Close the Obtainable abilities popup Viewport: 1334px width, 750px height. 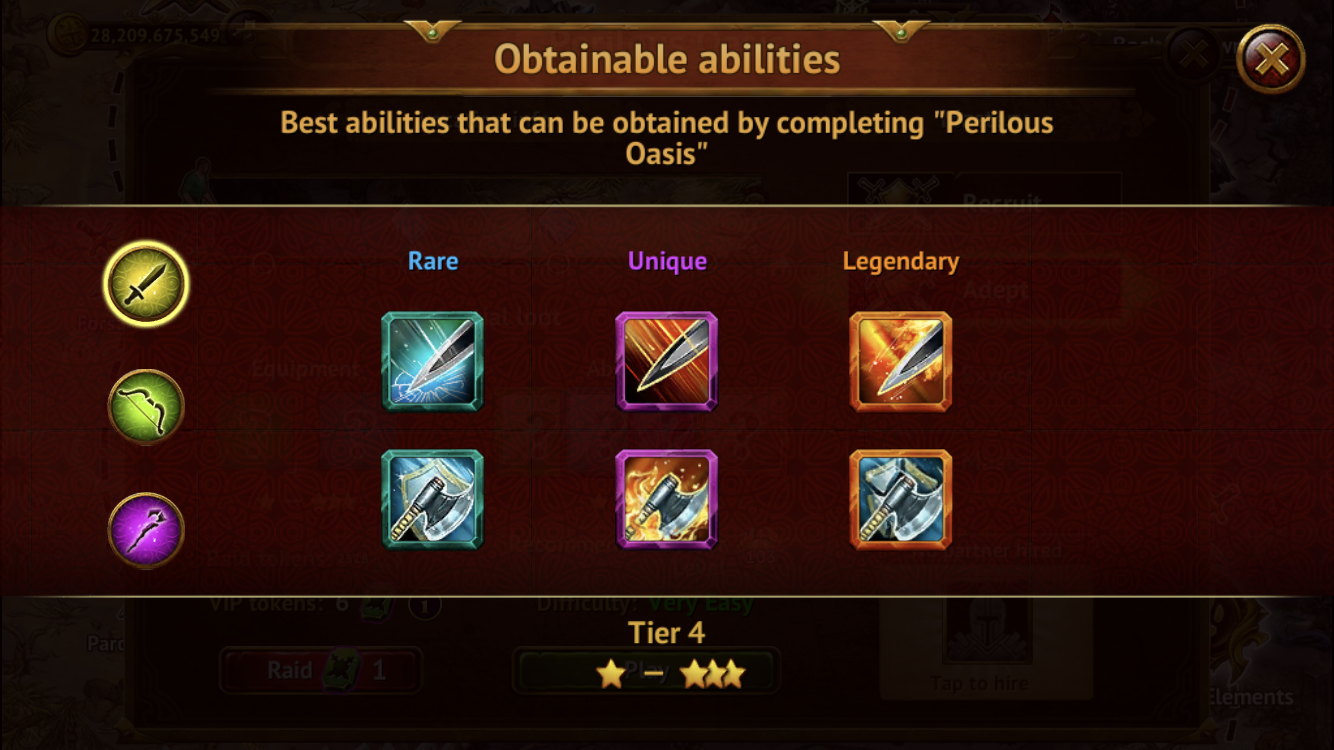click(1270, 60)
